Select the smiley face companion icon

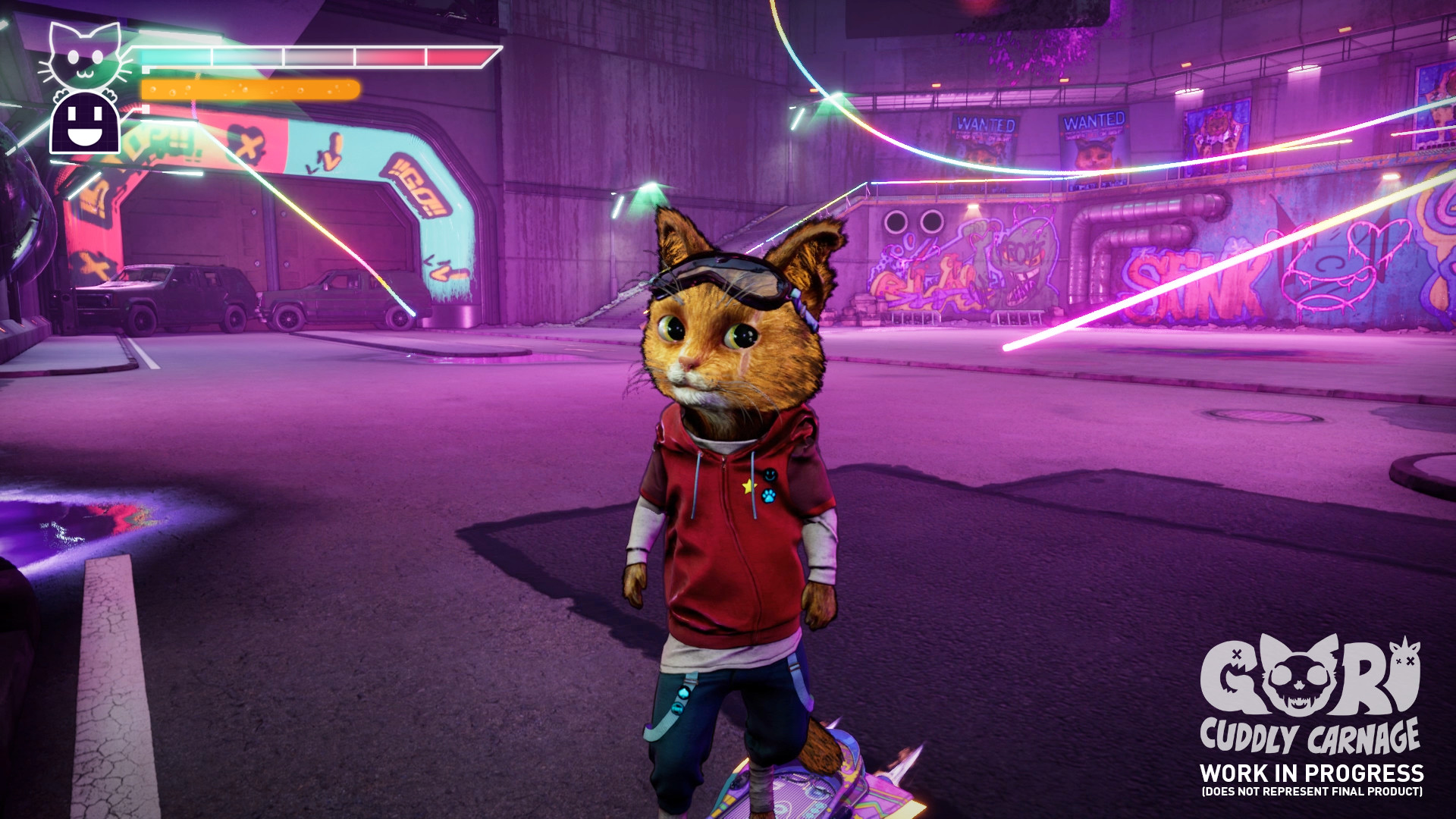pos(85,122)
